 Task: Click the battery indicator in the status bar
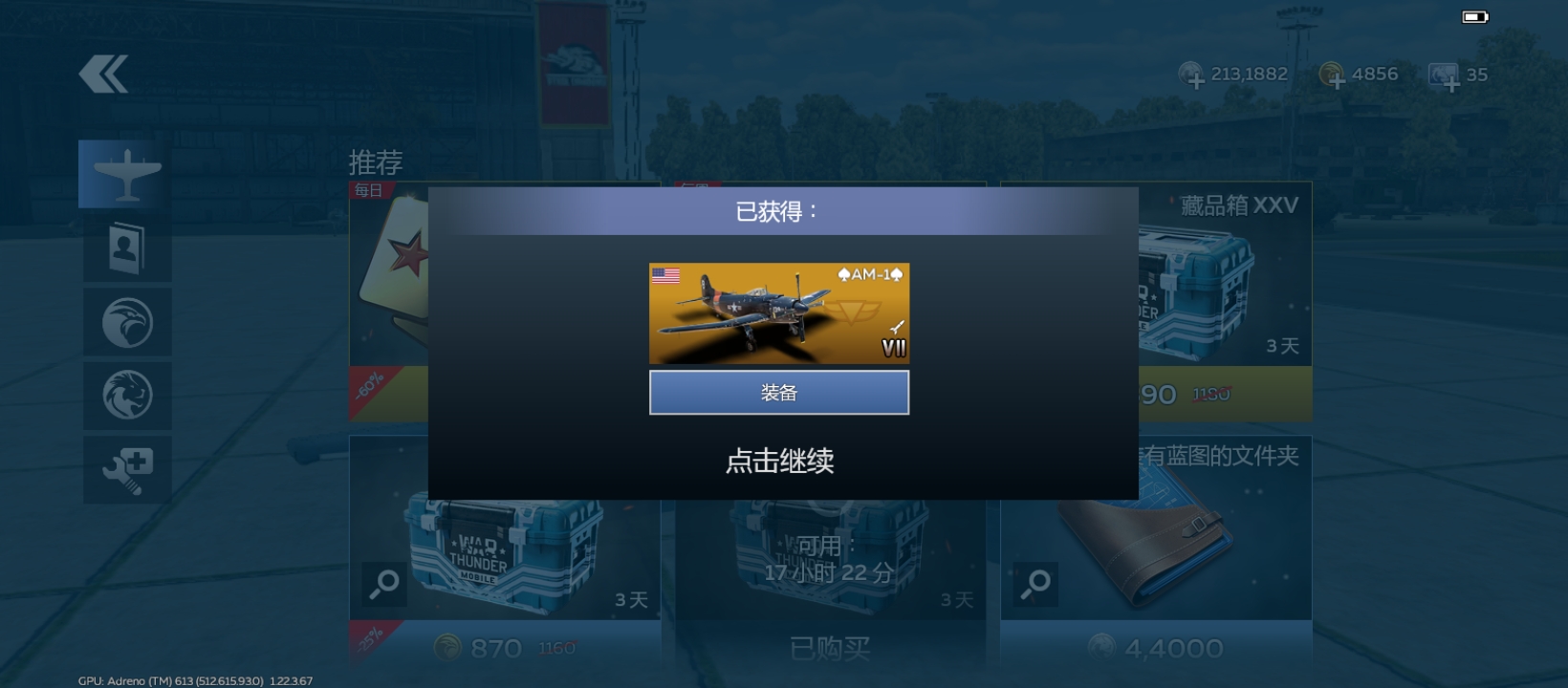point(1473,15)
